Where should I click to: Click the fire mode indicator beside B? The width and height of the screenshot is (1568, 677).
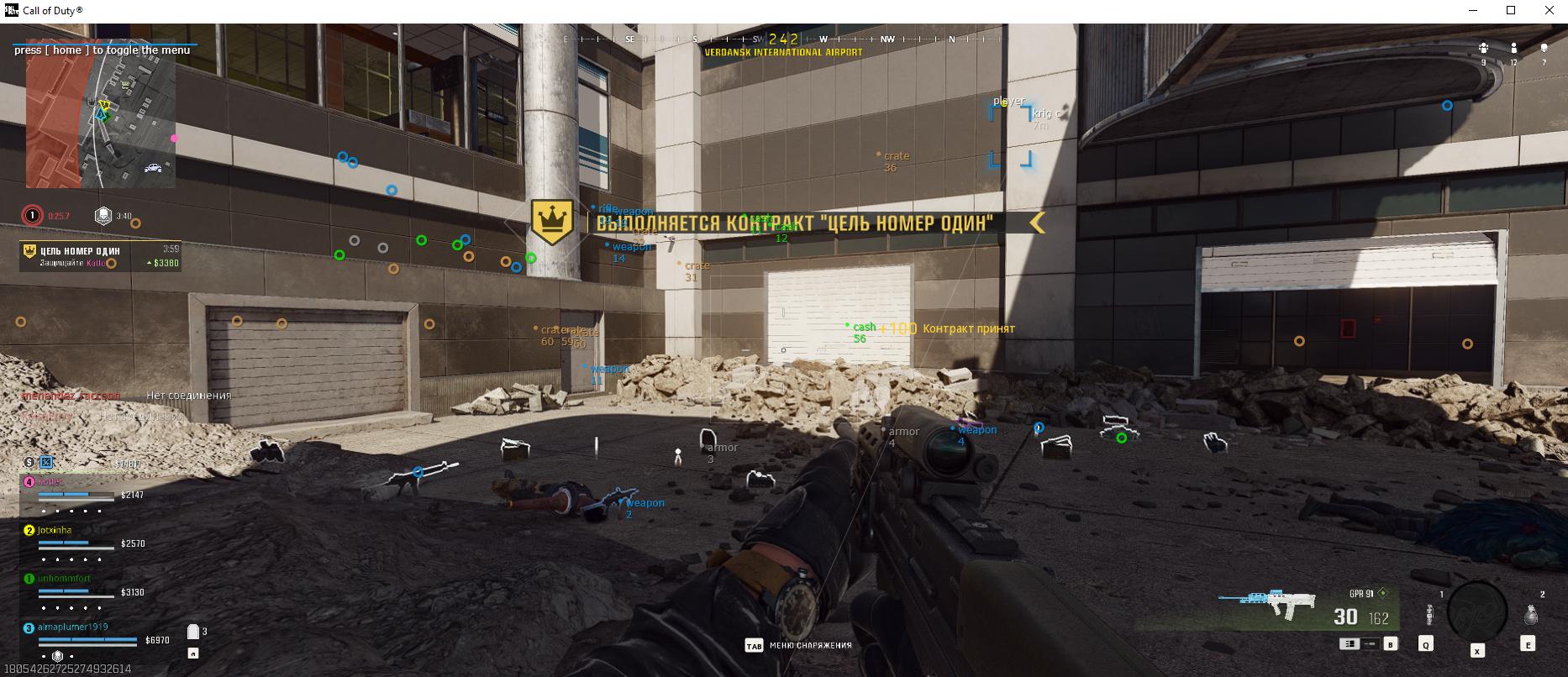pyautogui.click(x=1350, y=644)
